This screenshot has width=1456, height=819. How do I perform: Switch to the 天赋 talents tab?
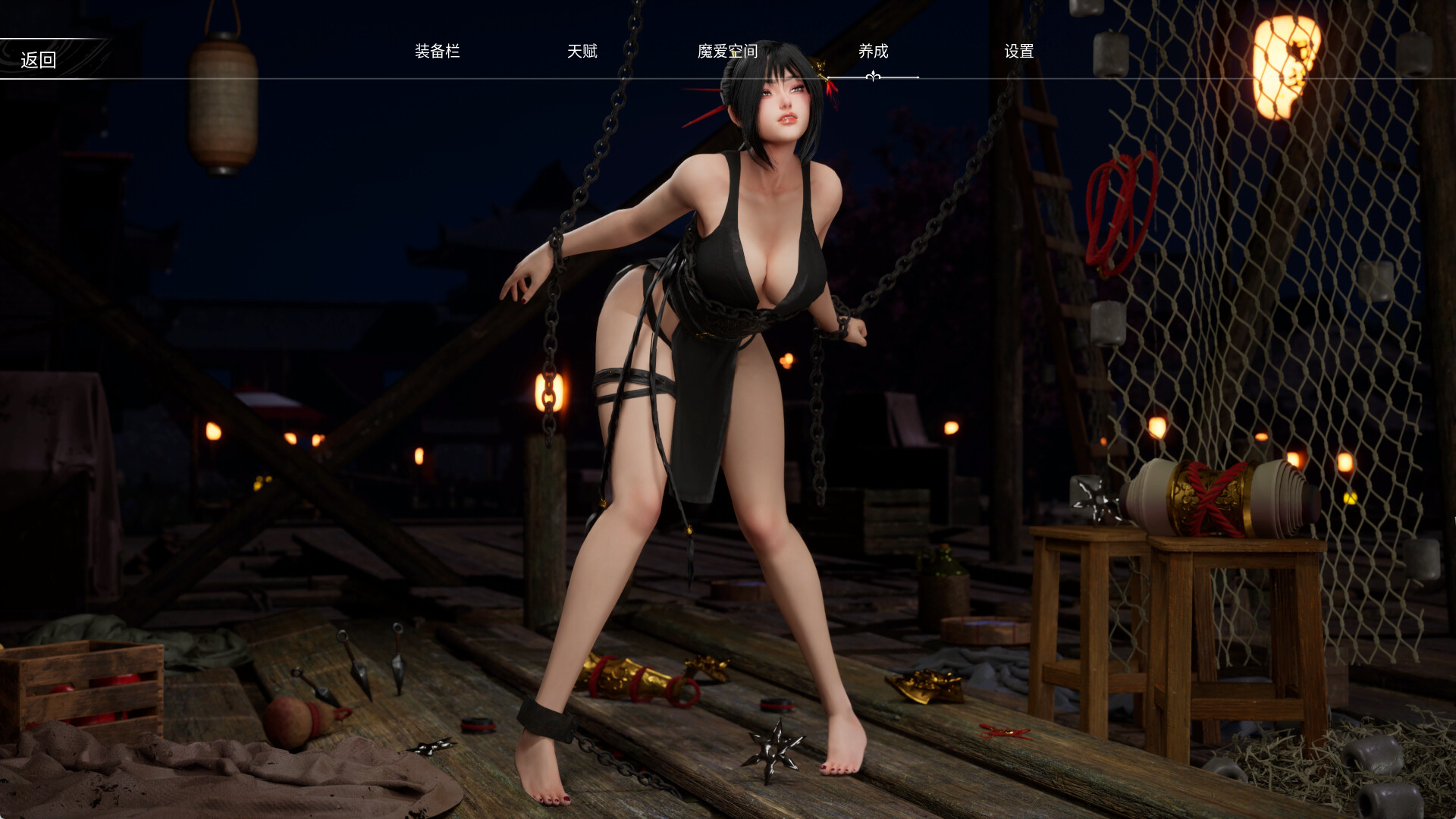coord(584,52)
